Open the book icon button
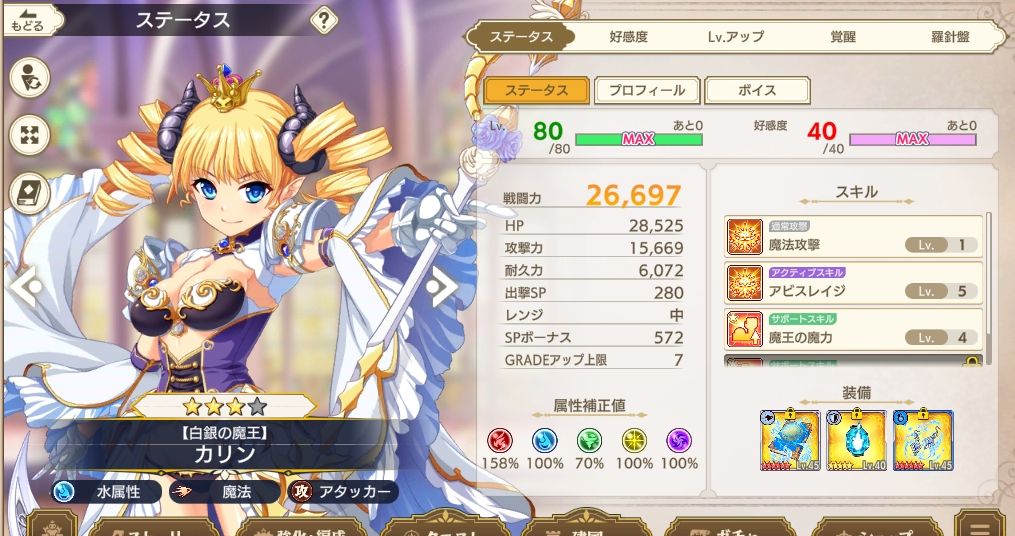 (30, 193)
